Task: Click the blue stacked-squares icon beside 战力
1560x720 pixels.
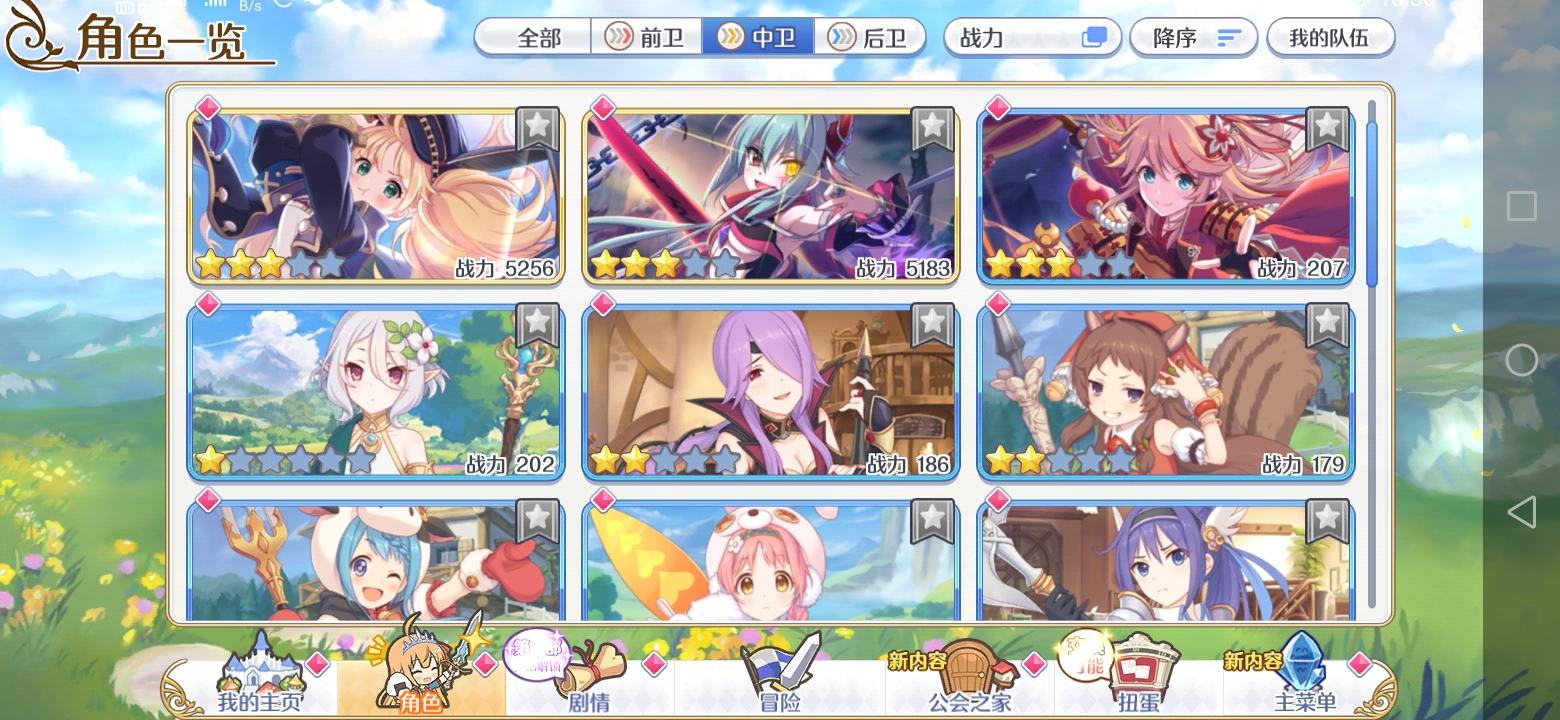Action: click(x=1095, y=37)
